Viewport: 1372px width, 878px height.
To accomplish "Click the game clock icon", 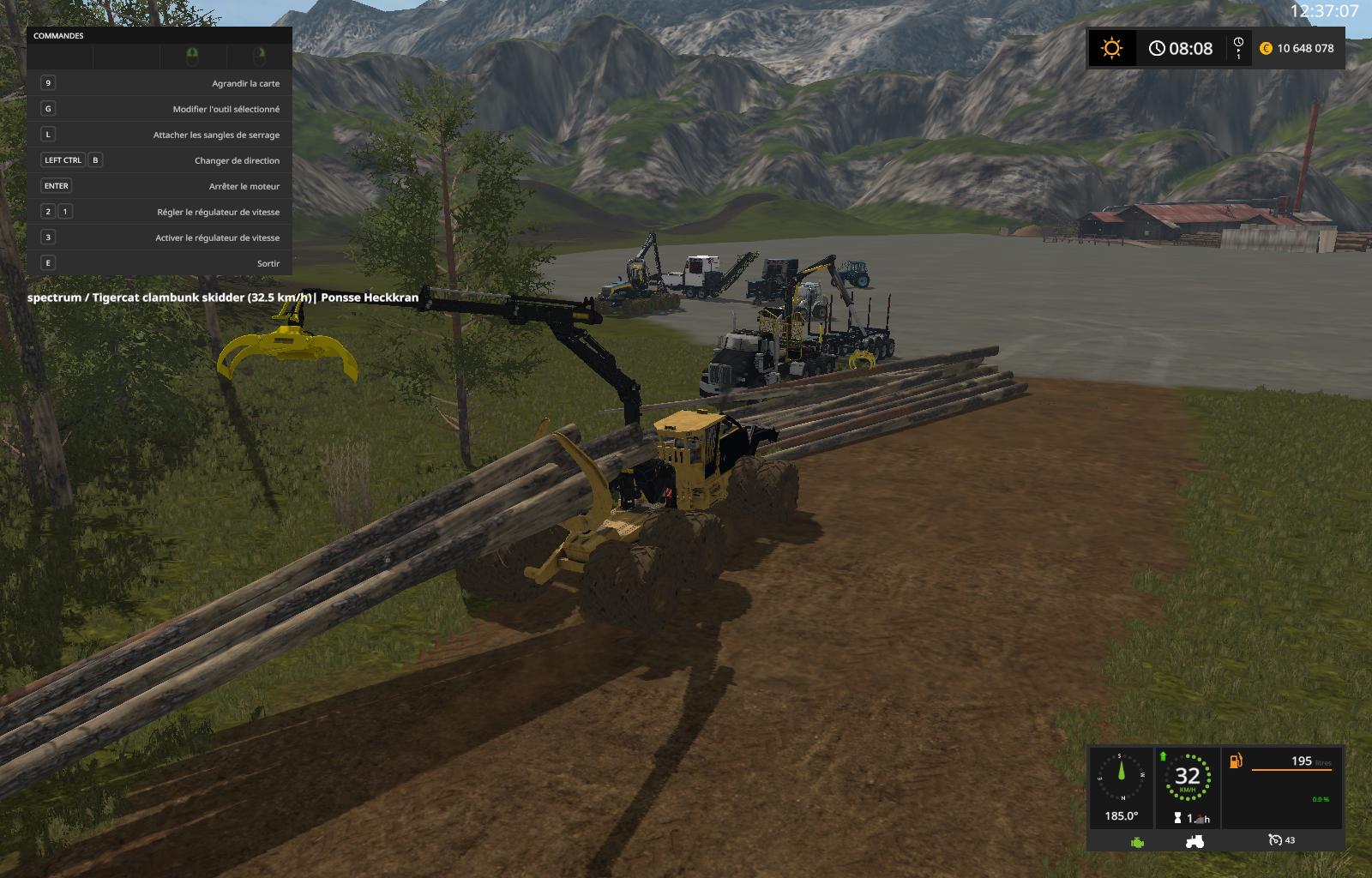I will pyautogui.click(x=1157, y=49).
